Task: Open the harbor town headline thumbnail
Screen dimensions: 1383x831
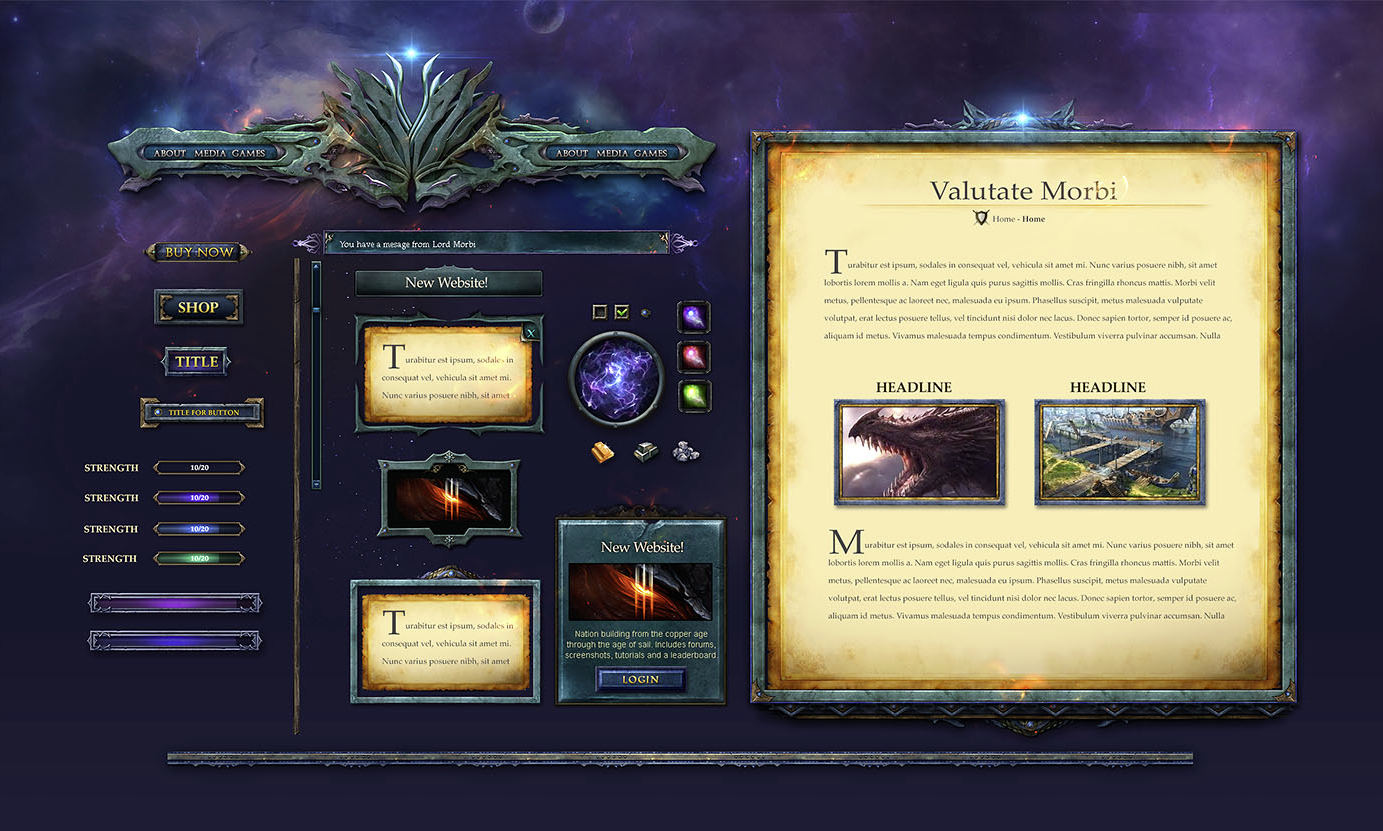Action: click(x=1120, y=452)
